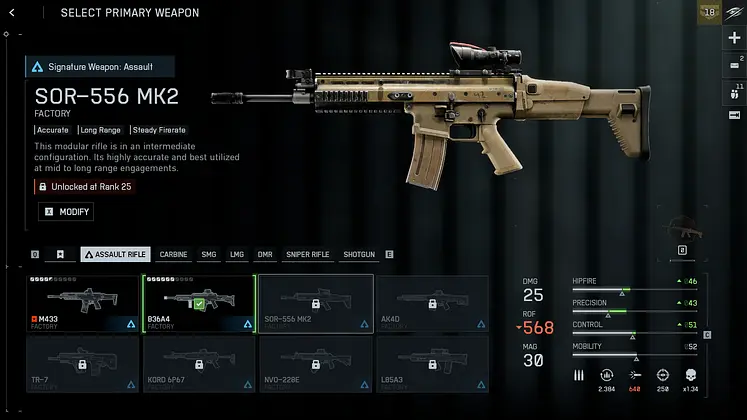Choose the equipped B36A4 rifle tile
This screenshot has width=747, height=420.
click(199, 303)
